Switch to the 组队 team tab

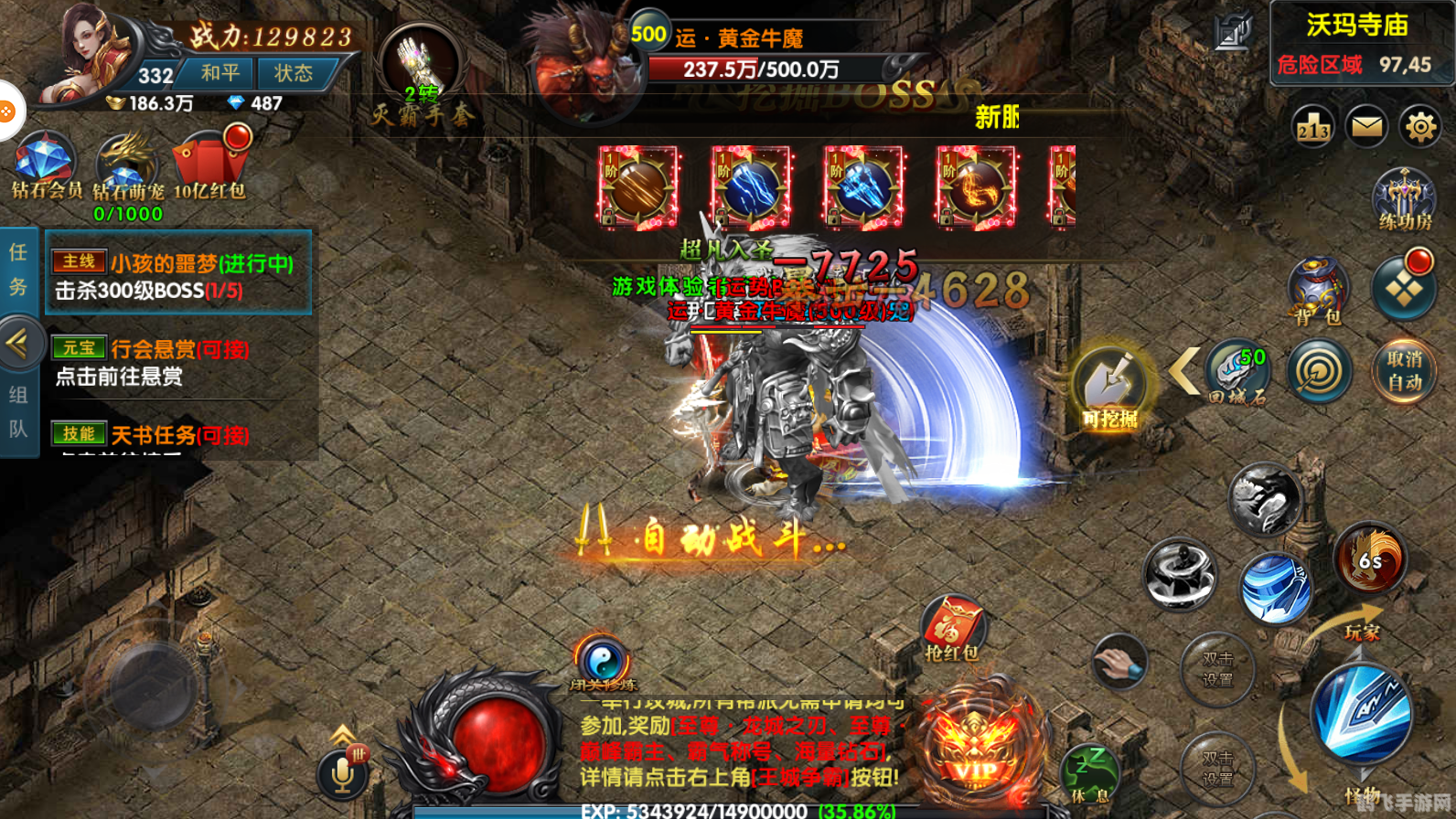coord(18,411)
